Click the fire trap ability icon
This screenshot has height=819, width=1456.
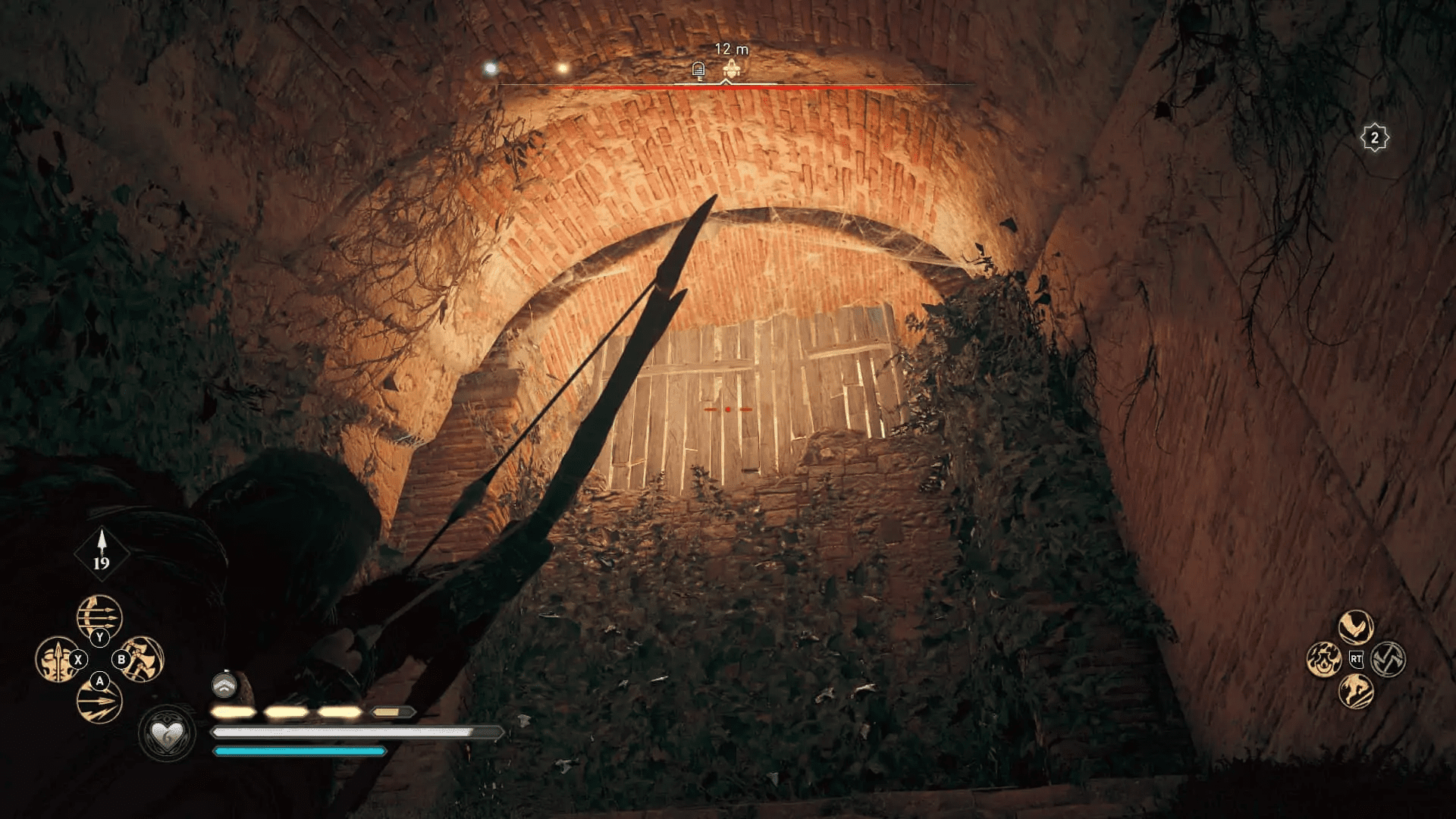click(x=1323, y=660)
